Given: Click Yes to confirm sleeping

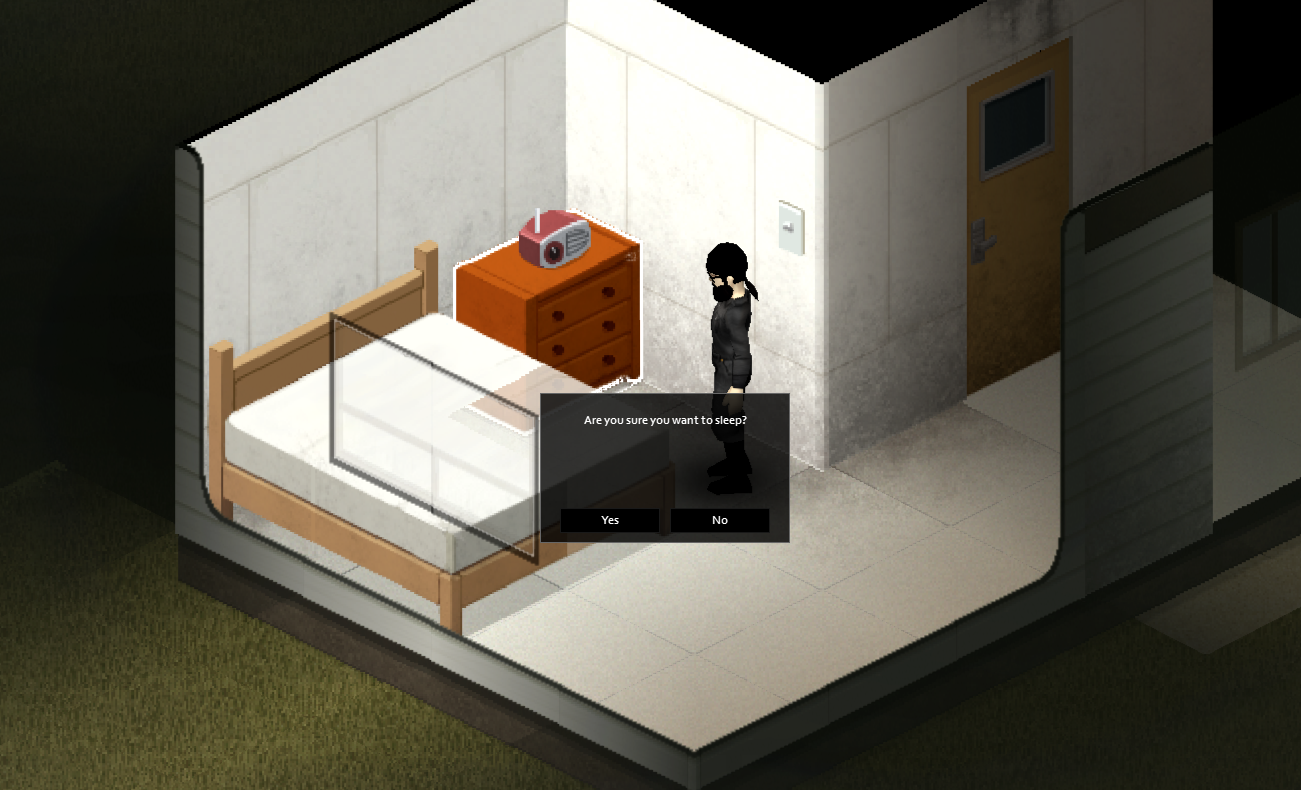Looking at the screenshot, I should [609, 520].
